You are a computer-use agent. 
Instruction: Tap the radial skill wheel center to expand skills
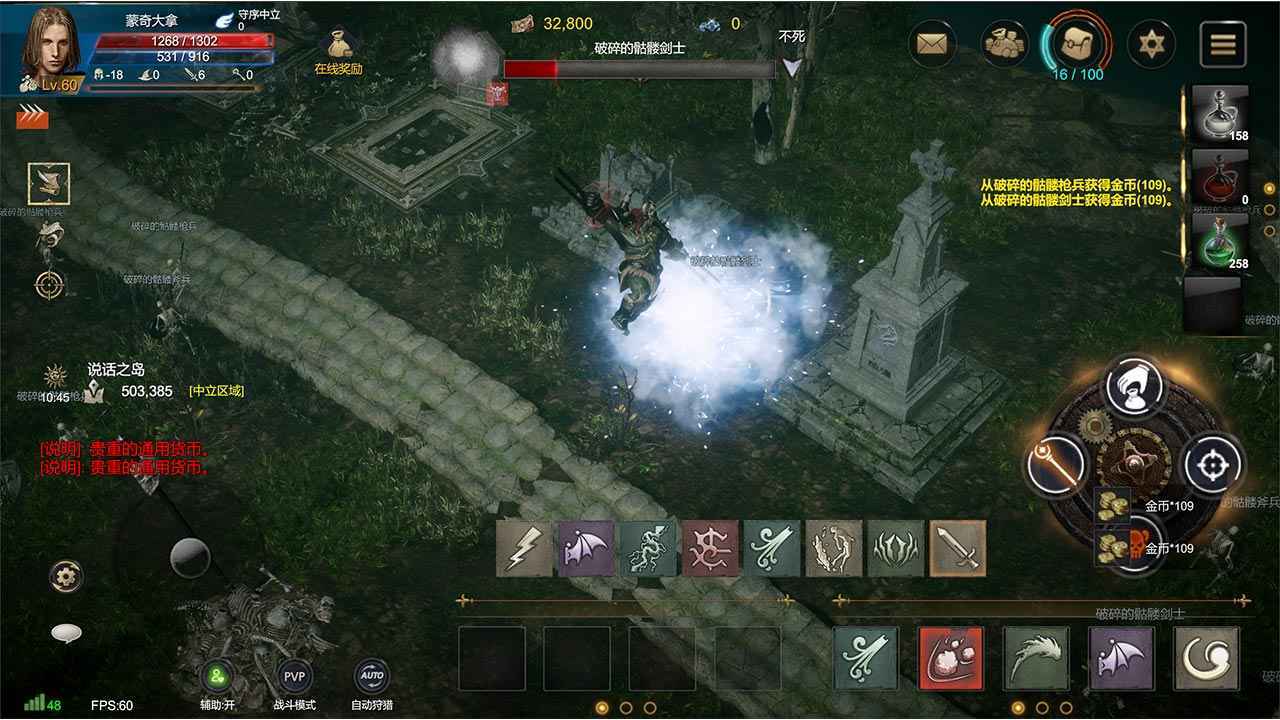[x=1135, y=465]
